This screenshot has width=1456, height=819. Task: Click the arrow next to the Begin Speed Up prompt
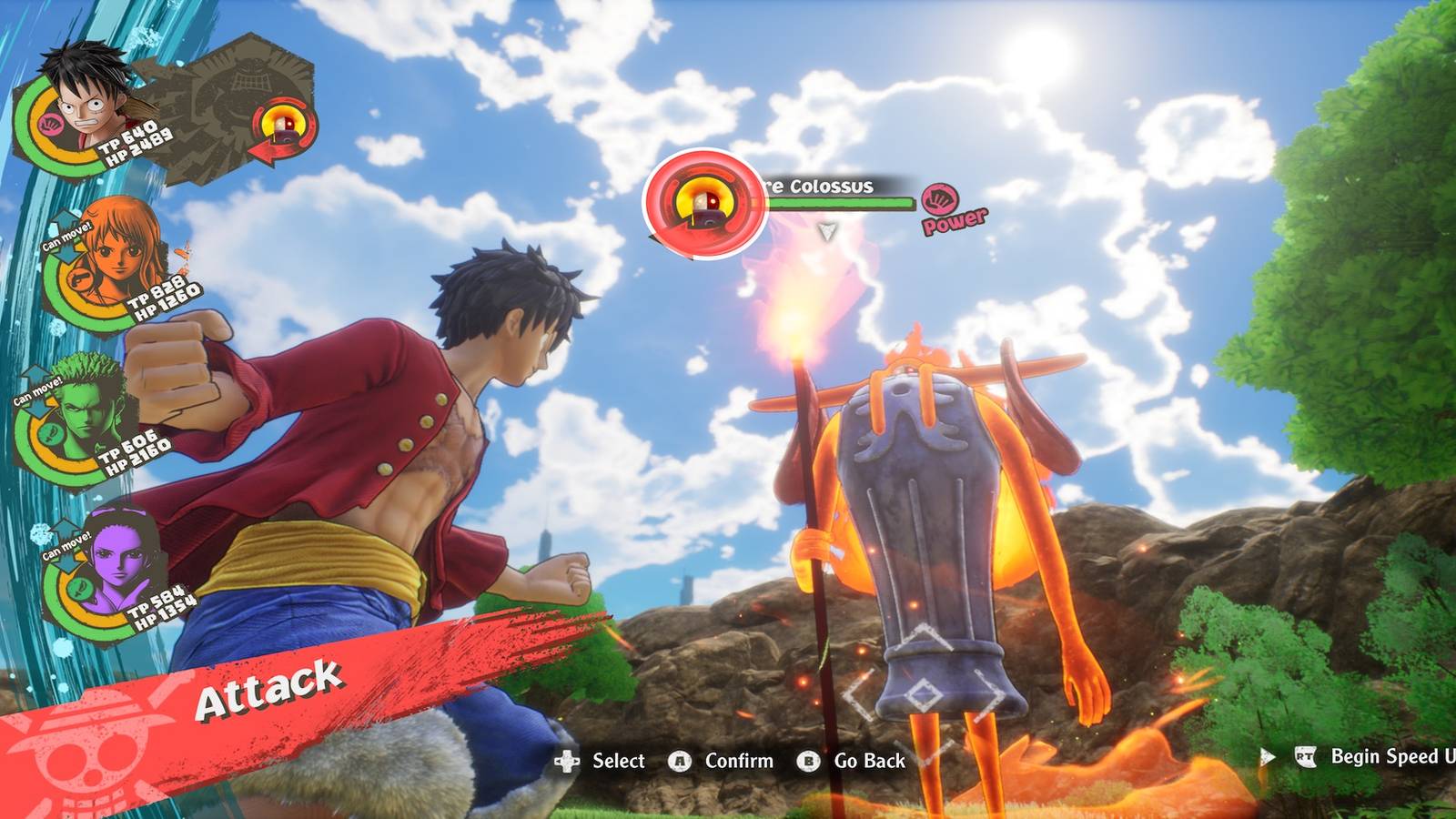coord(1267,753)
